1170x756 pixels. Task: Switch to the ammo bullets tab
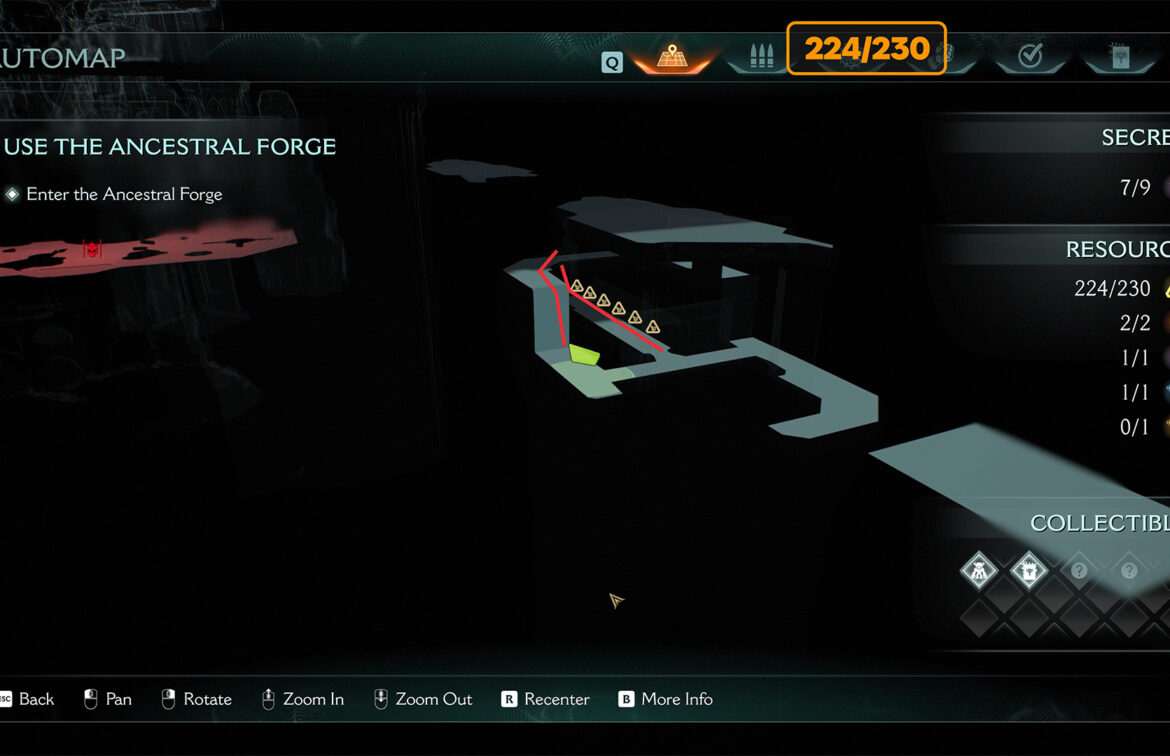coord(757,57)
